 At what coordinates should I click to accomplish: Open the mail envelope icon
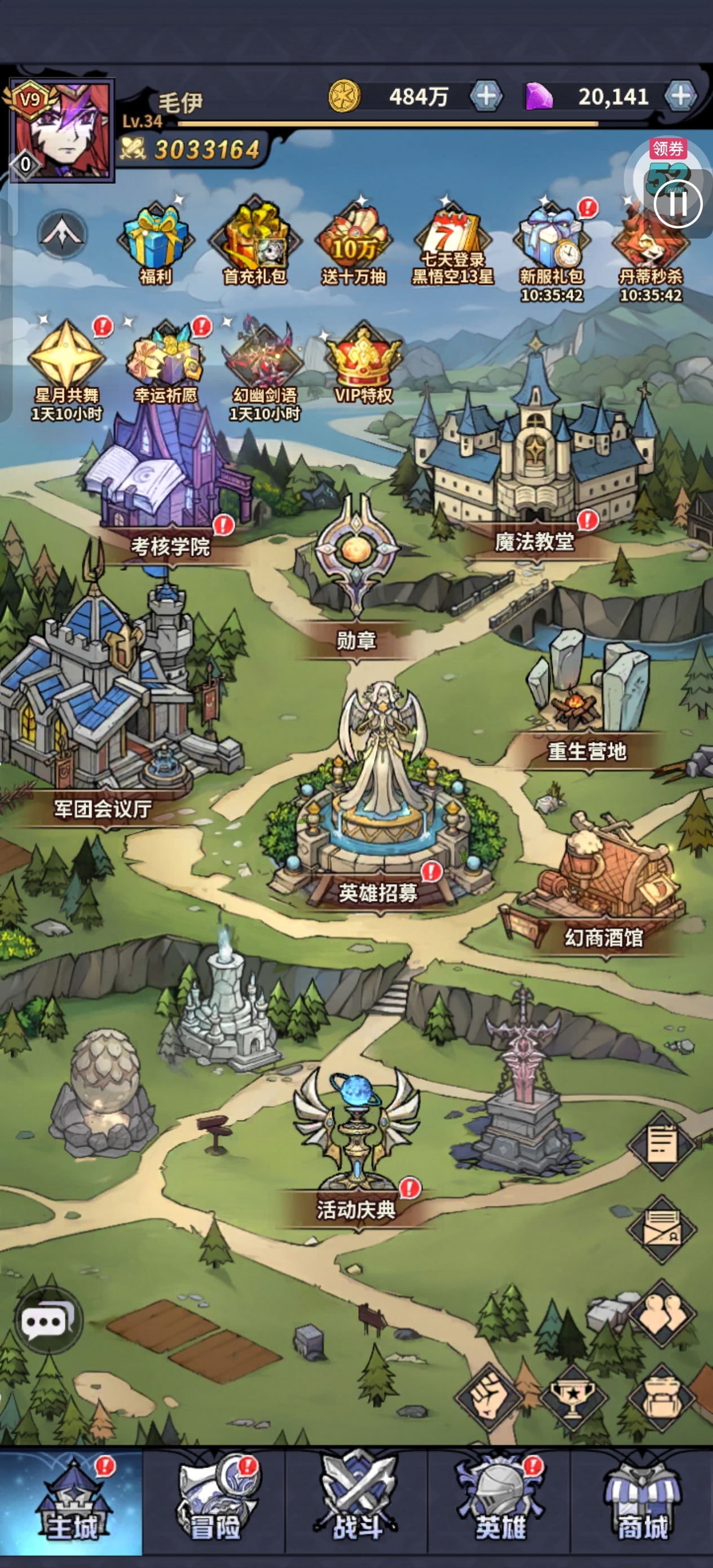click(662, 1227)
